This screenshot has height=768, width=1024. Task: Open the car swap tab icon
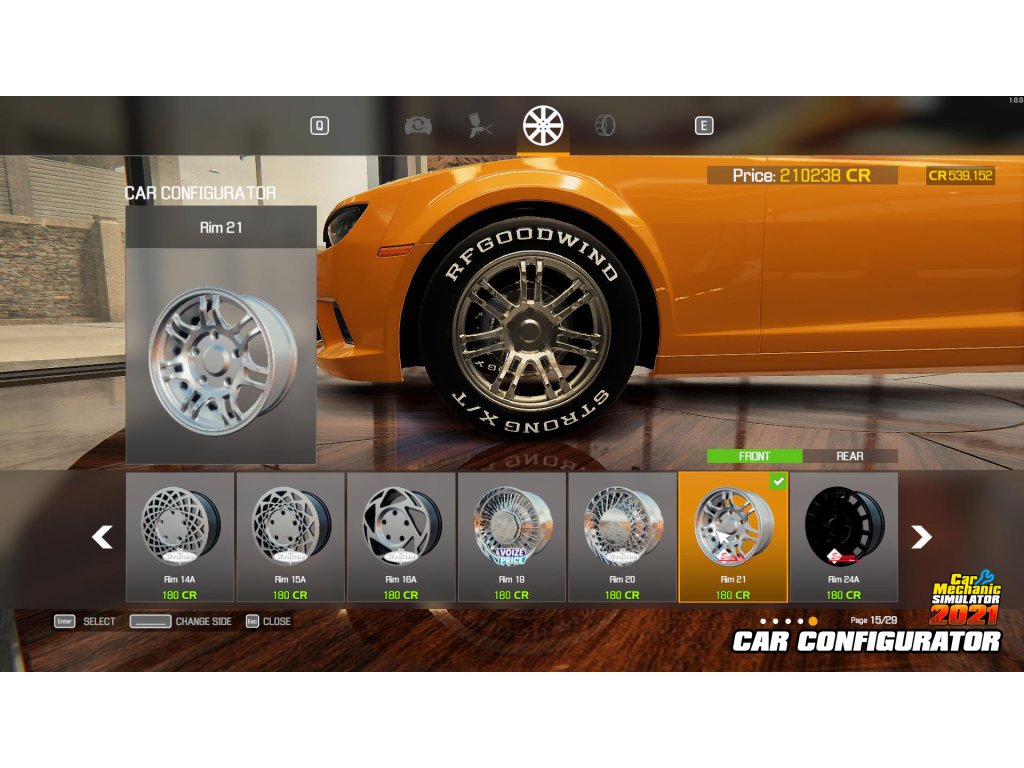coord(417,126)
